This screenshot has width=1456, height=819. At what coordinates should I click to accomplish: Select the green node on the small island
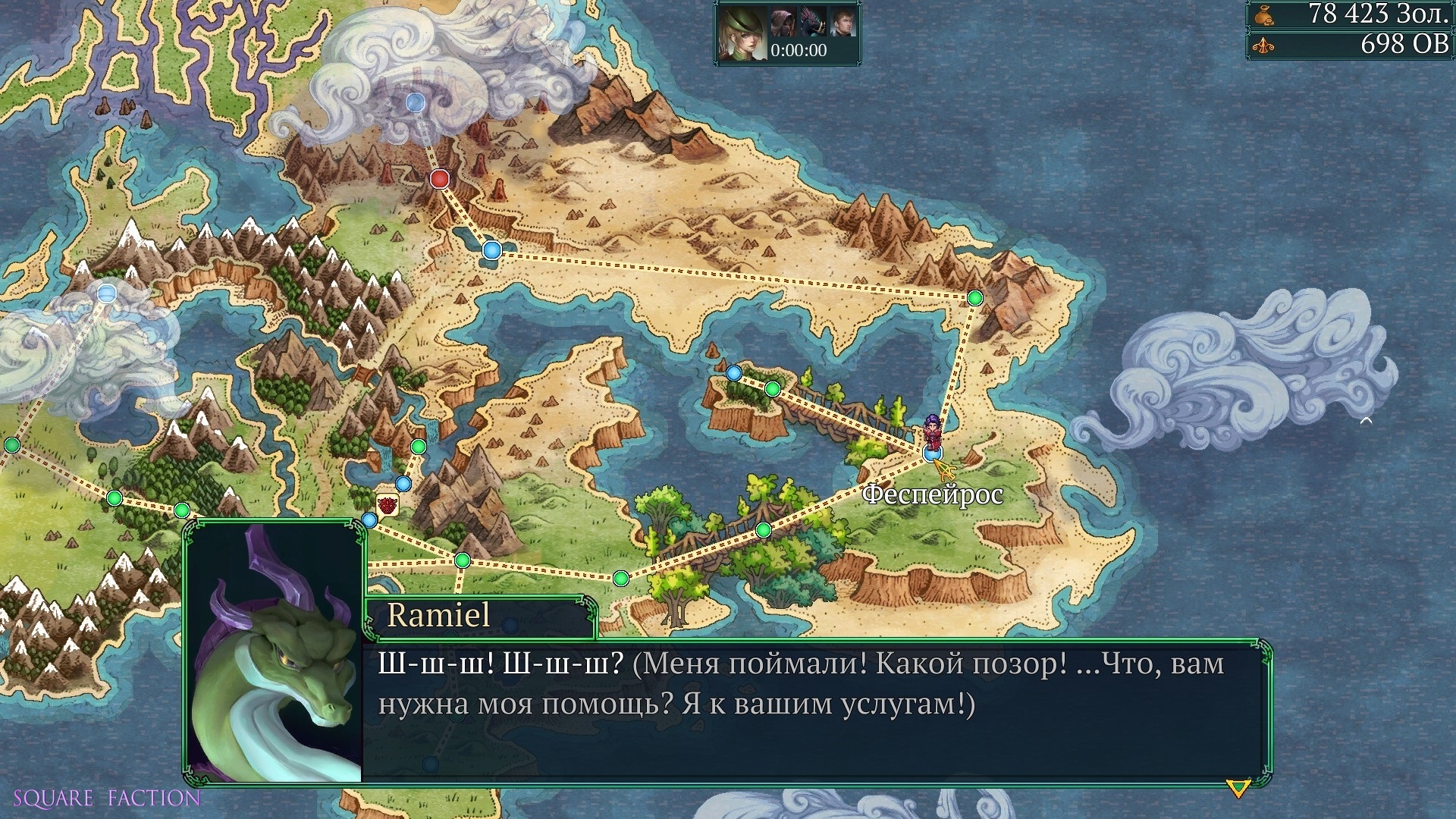tap(772, 389)
